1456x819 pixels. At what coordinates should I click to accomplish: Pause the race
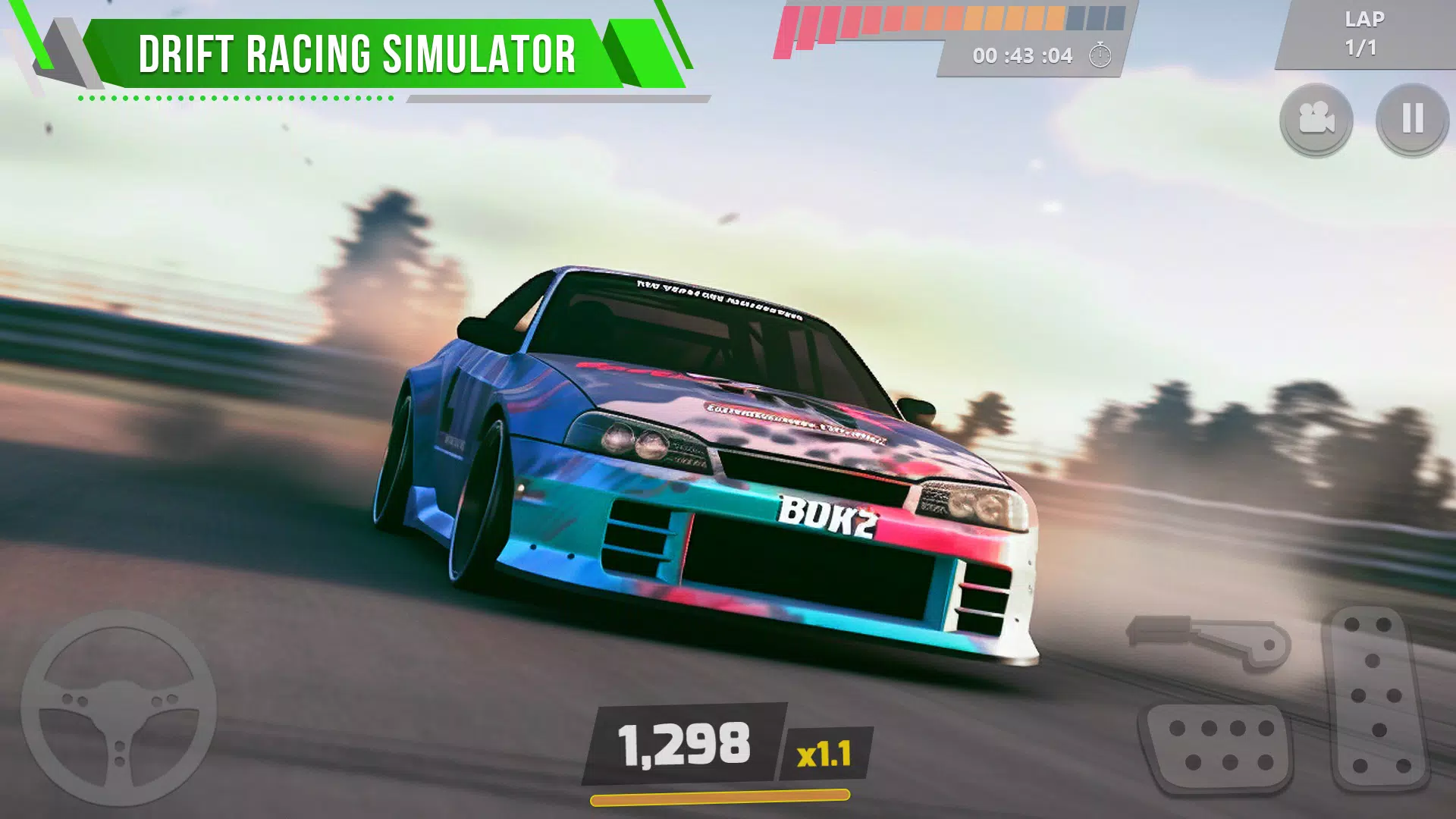1412,119
